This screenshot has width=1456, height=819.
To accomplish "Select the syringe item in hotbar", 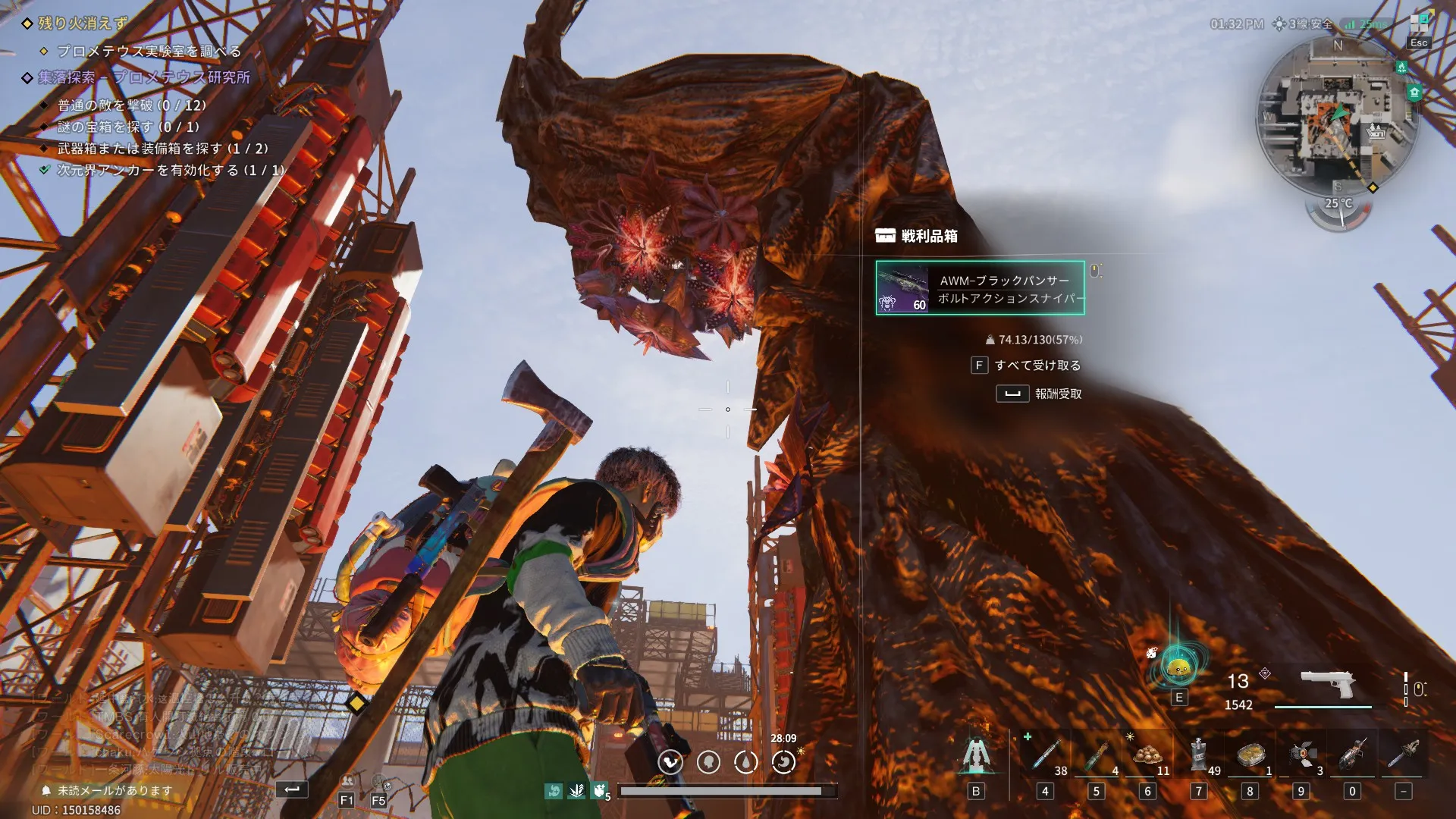I will (x=1045, y=755).
